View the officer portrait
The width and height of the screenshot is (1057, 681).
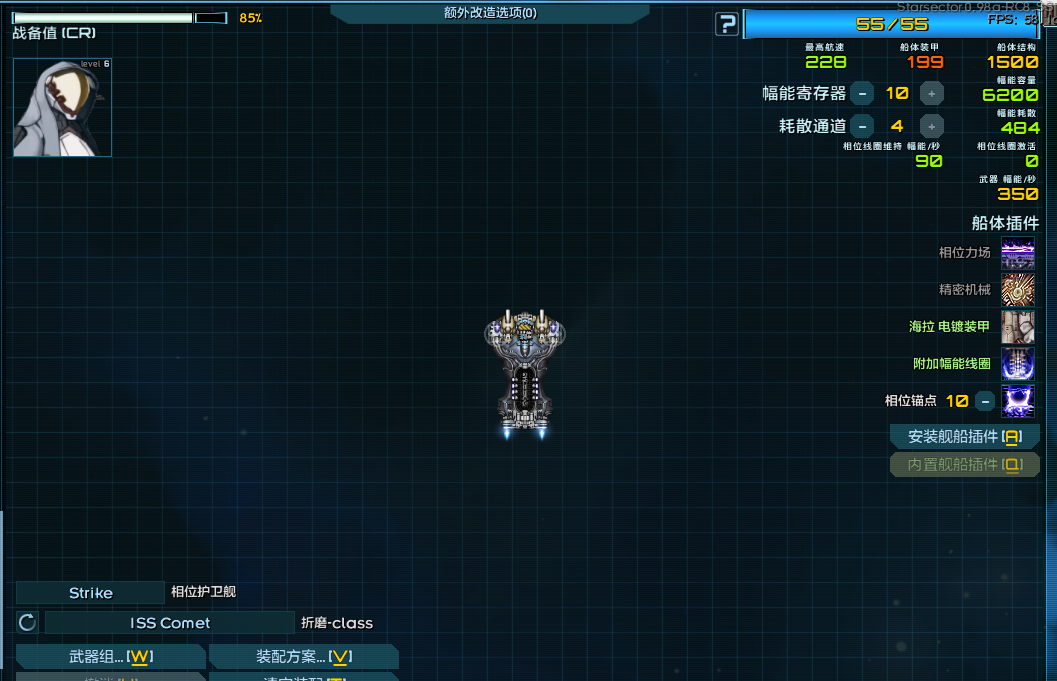pyautogui.click(x=62, y=107)
